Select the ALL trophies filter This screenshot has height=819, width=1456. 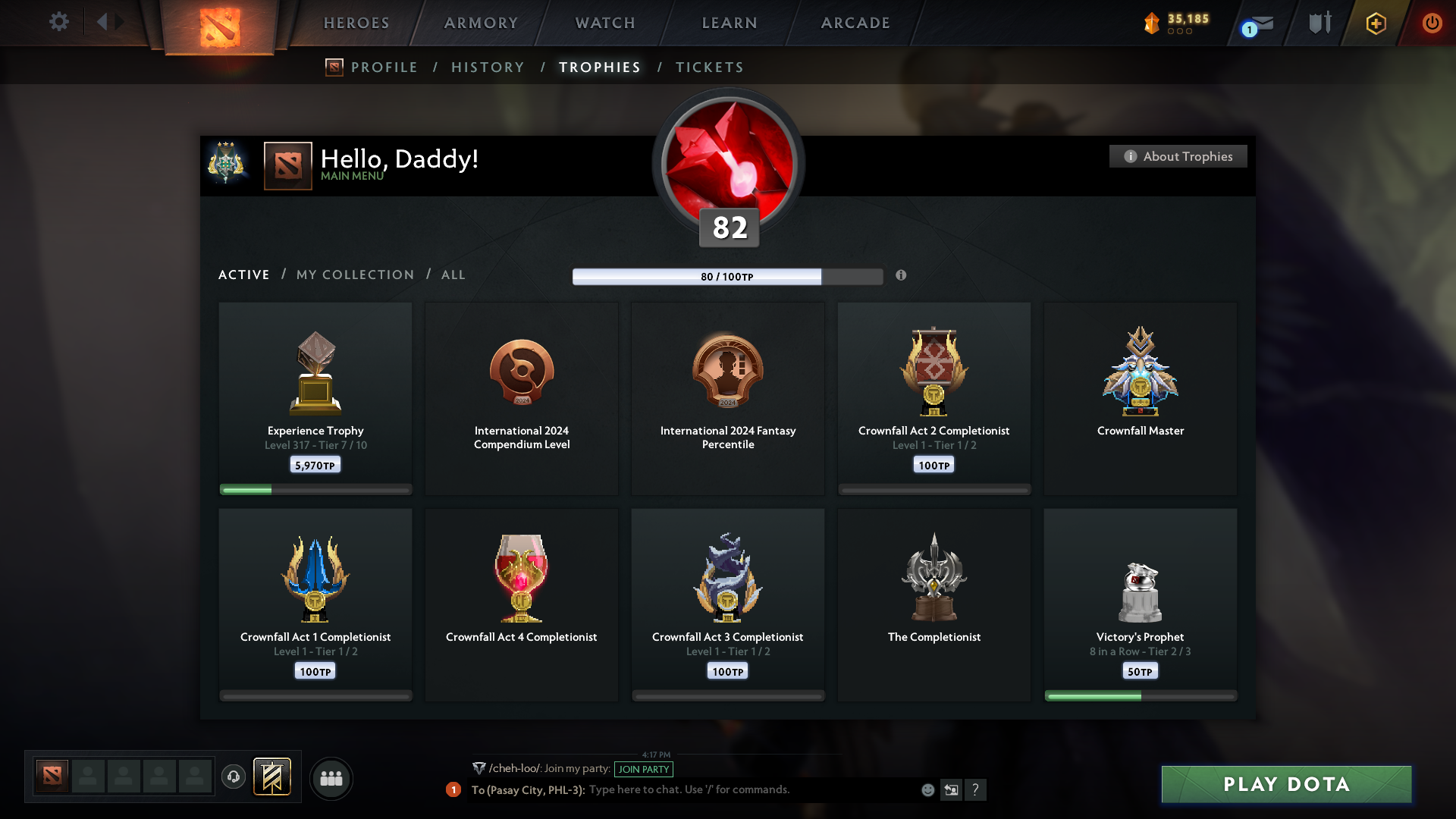tap(453, 275)
